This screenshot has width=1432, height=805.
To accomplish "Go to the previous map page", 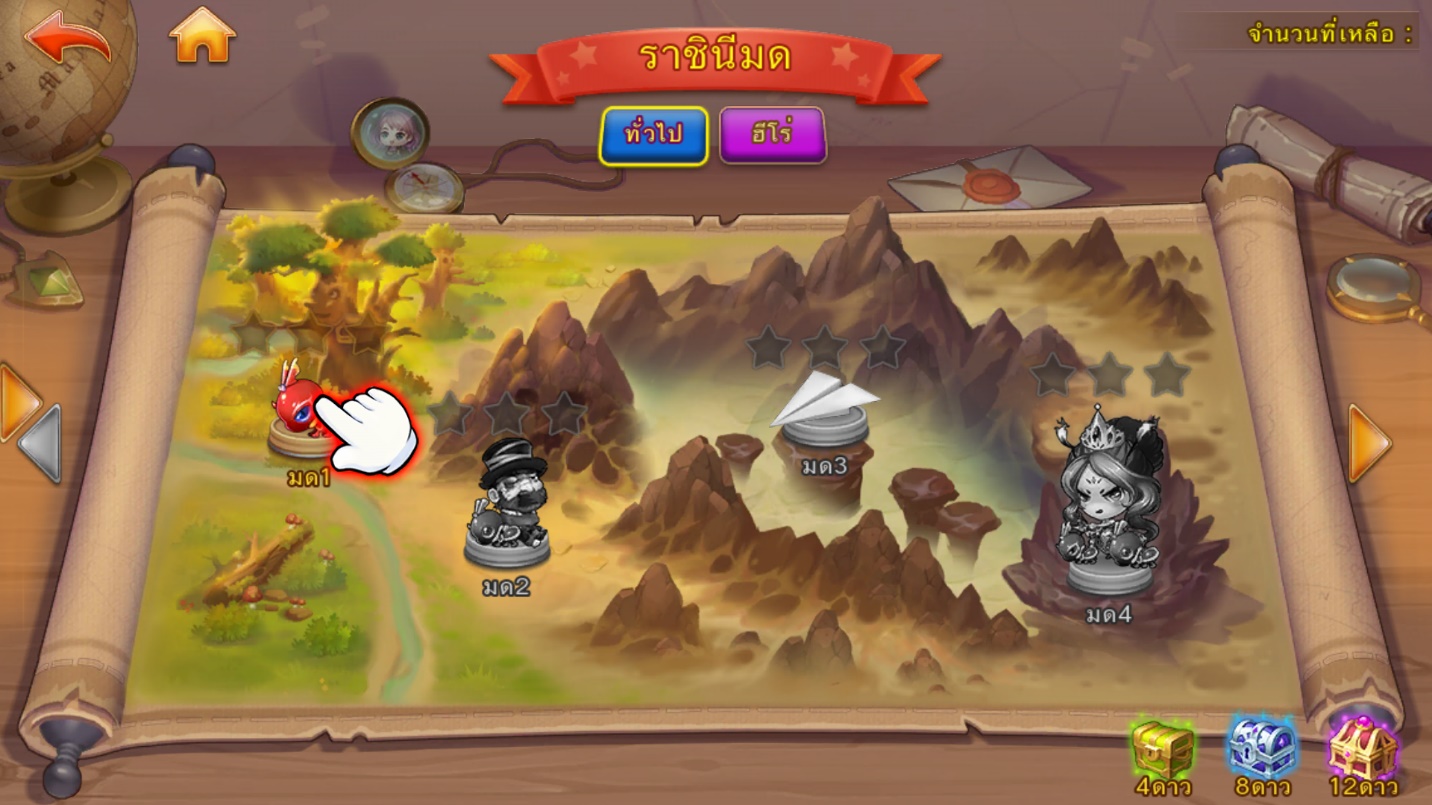I will click(40, 445).
